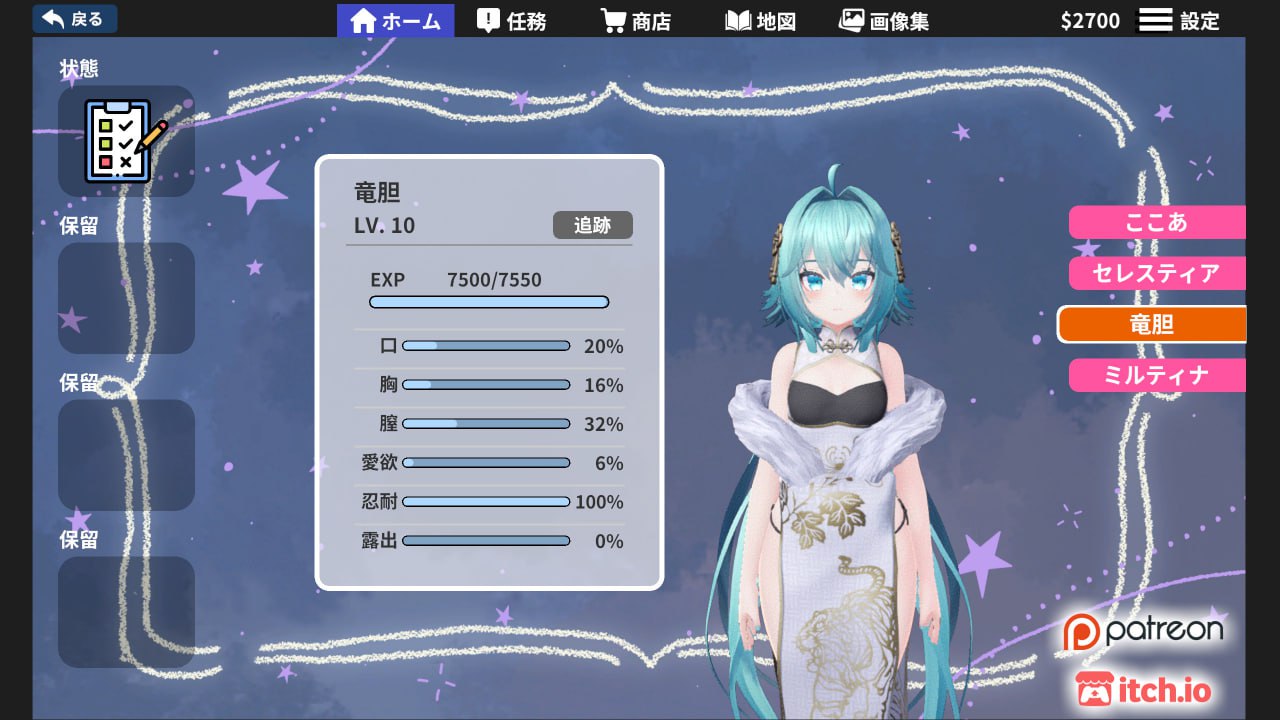Click the 状態 checklist status icon

point(126,141)
